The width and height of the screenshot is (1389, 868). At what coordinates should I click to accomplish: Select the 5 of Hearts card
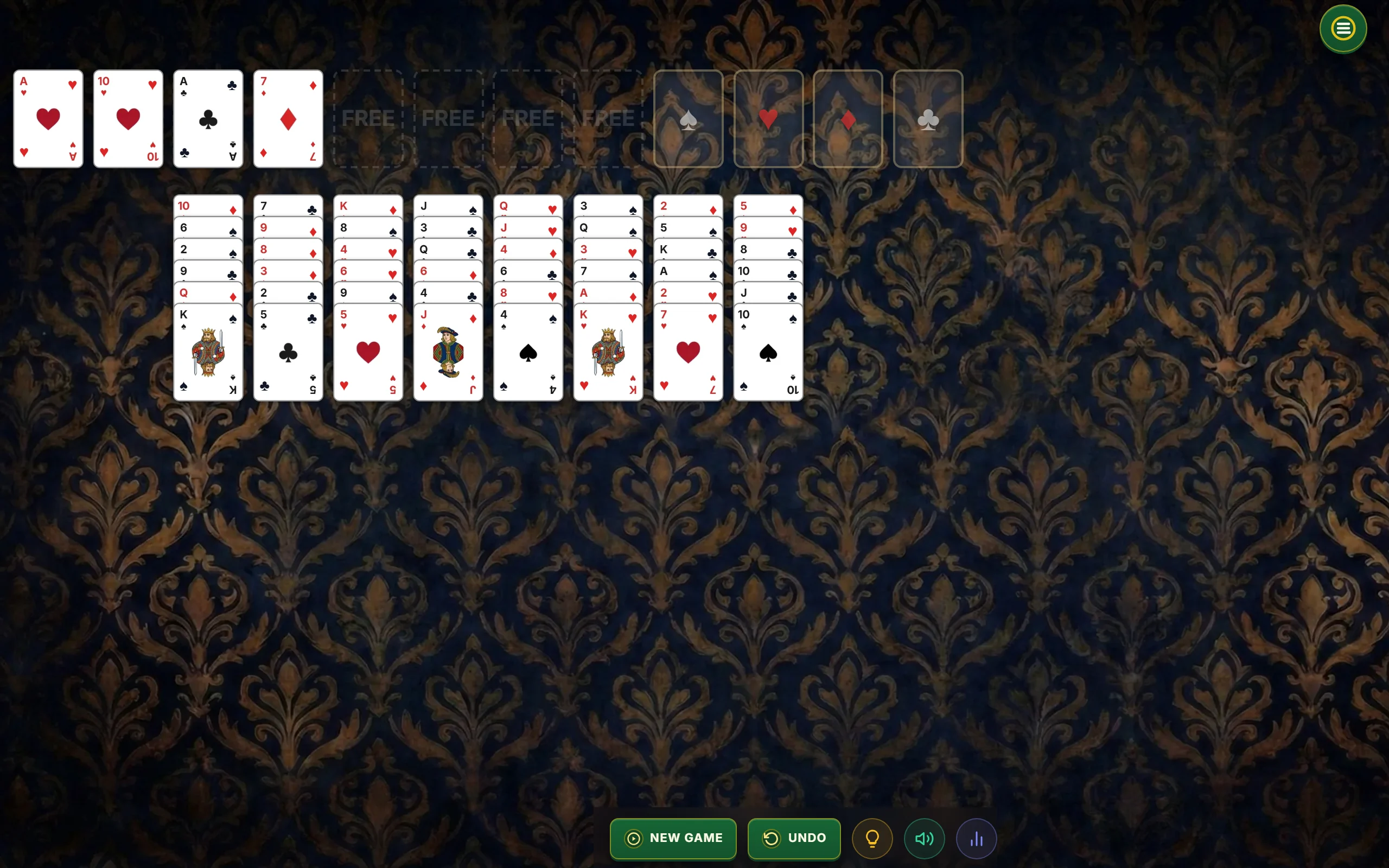(x=368, y=352)
